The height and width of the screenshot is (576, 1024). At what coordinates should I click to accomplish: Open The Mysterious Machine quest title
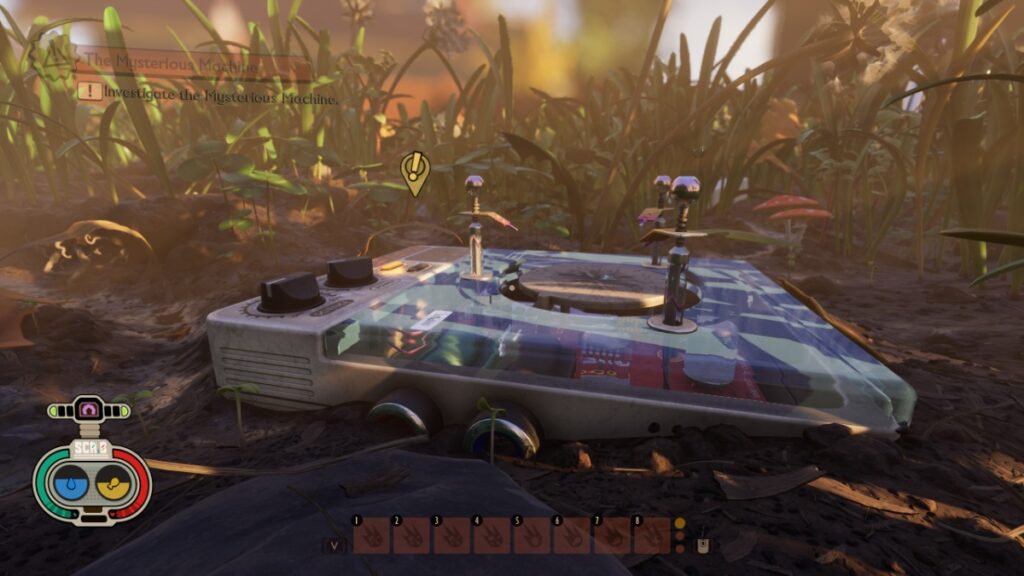(172, 63)
